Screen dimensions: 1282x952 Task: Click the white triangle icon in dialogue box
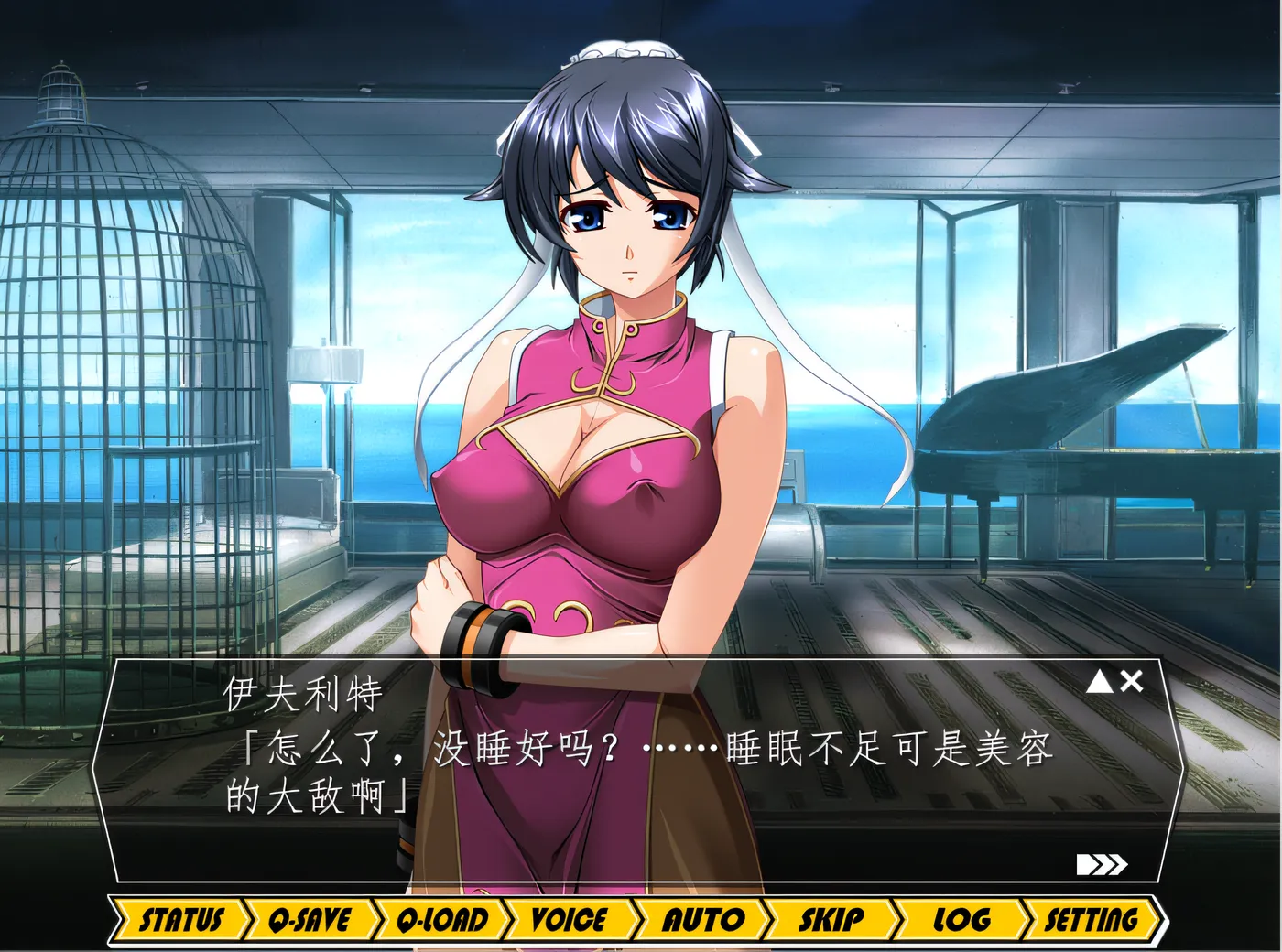(x=1100, y=681)
